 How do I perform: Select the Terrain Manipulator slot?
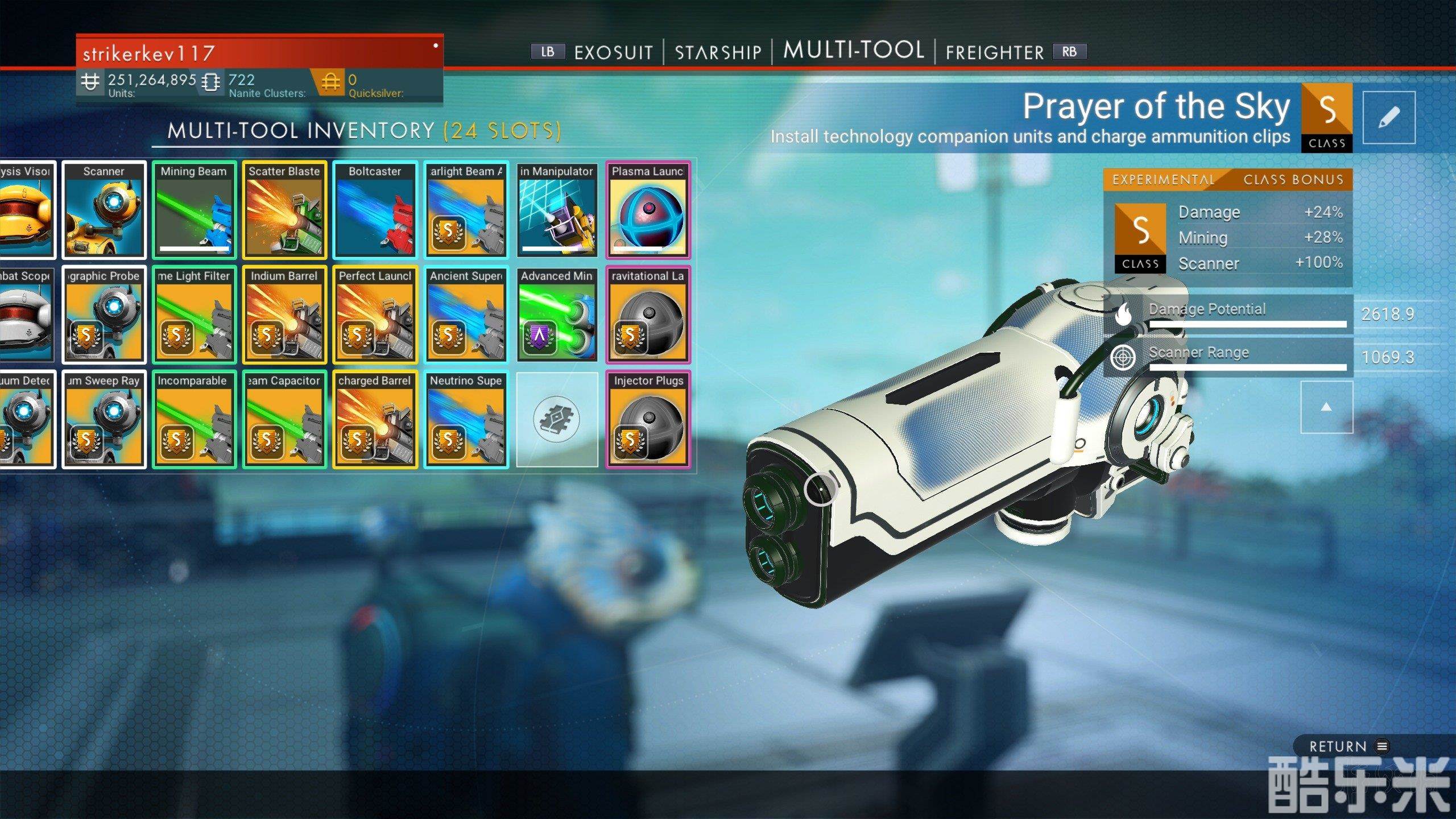click(557, 209)
